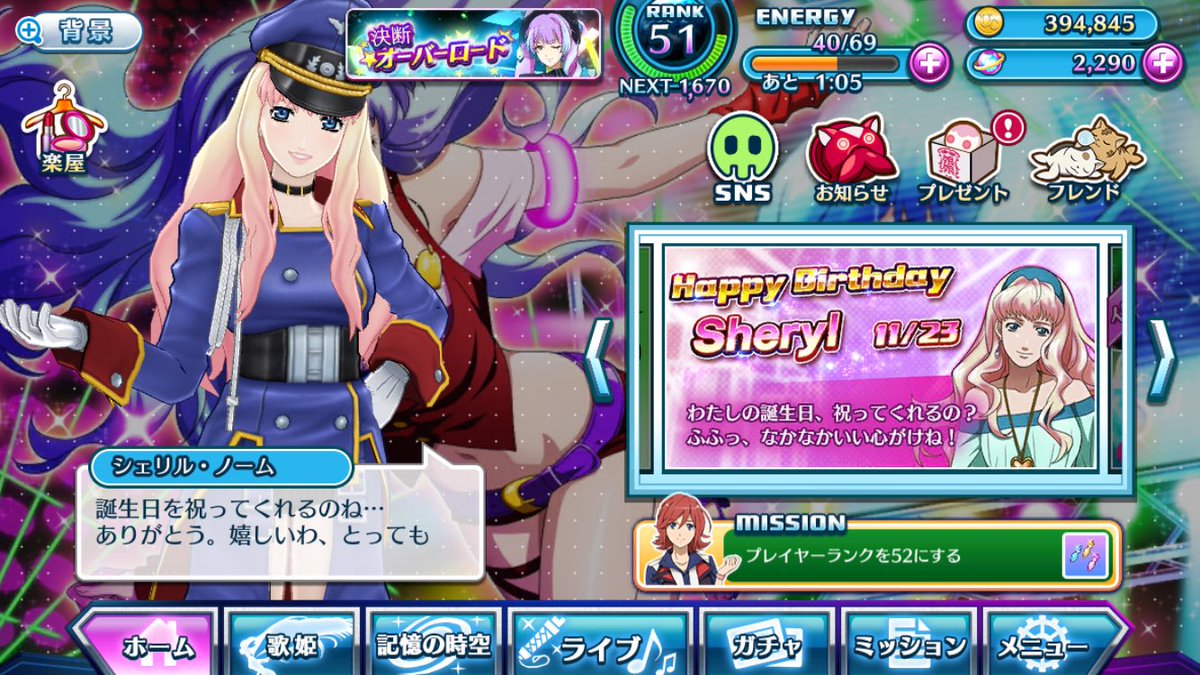Open the 決断オーバーロード event banner
This screenshot has width=1200, height=675.
(473, 43)
